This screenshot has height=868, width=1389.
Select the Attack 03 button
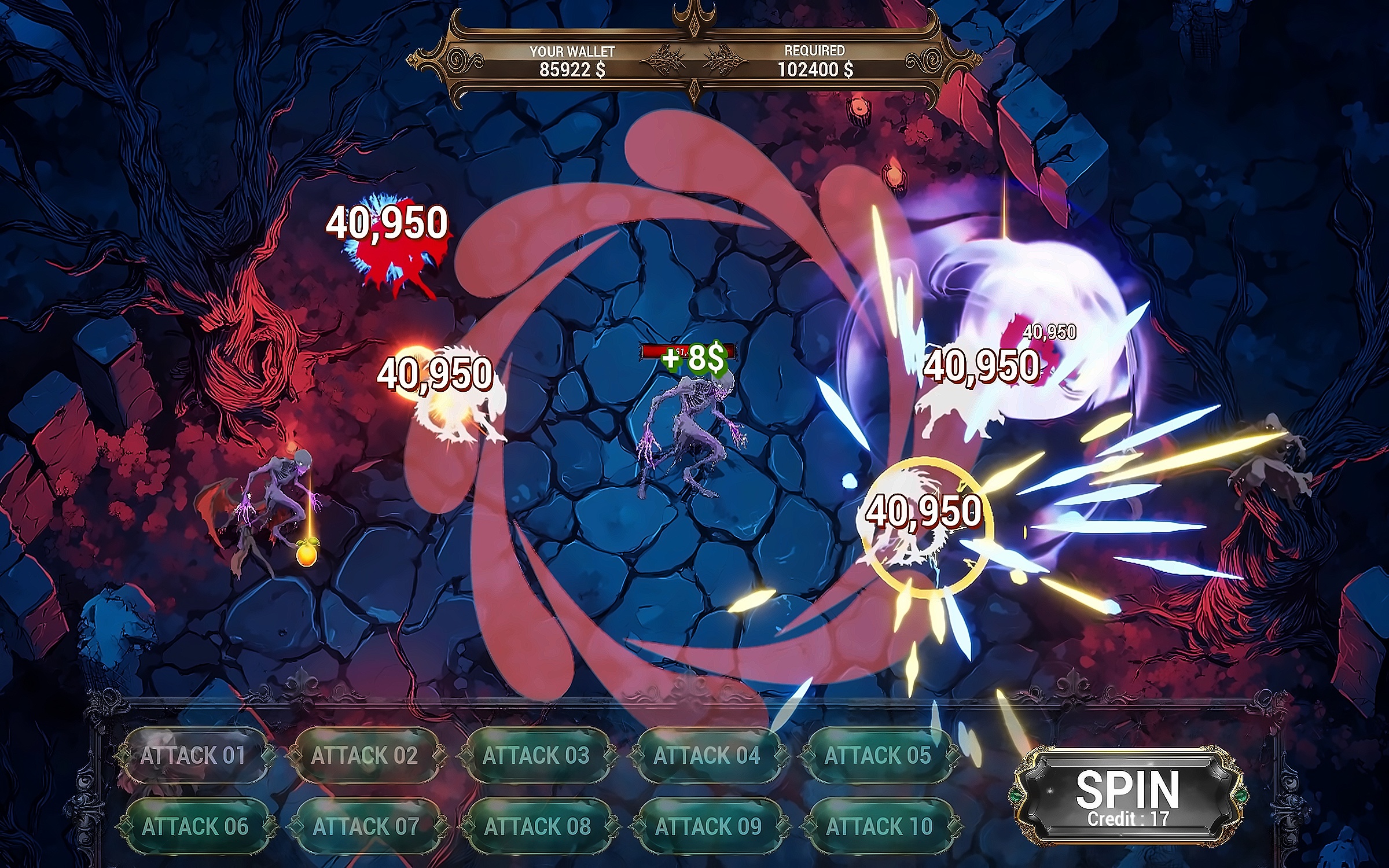pyautogui.click(x=536, y=756)
